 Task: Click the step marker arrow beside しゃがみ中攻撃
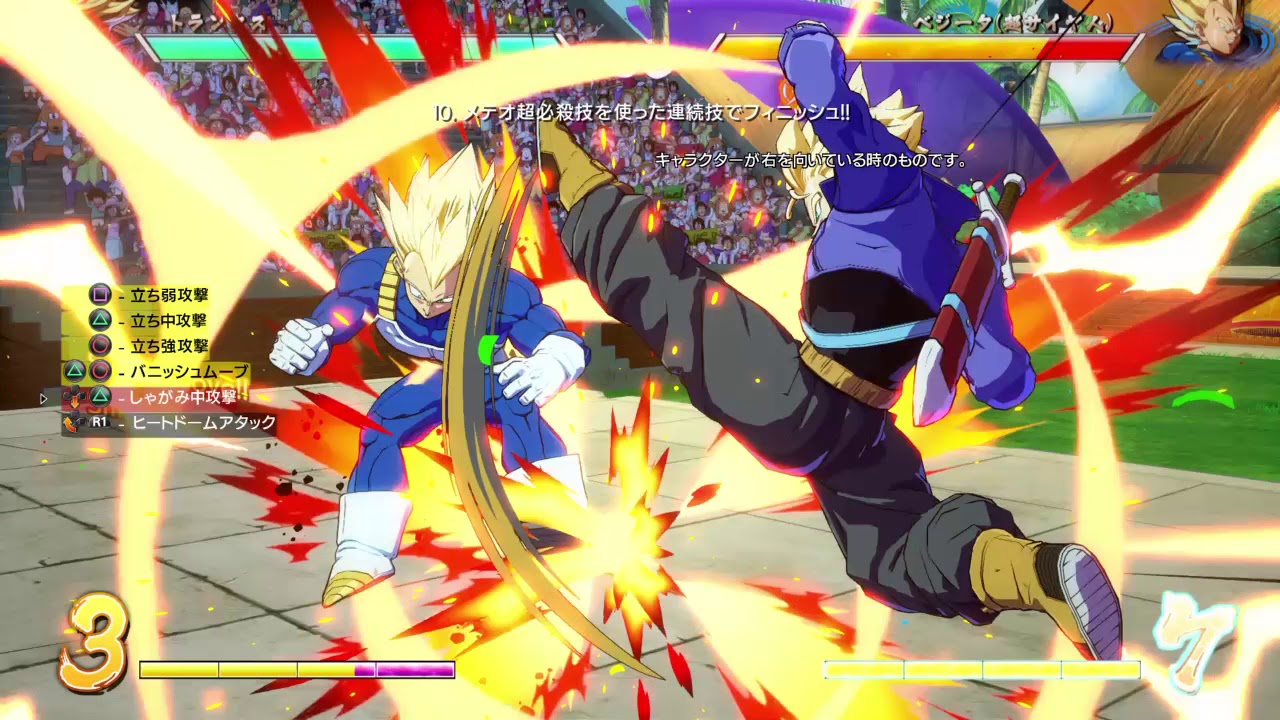click(x=43, y=397)
